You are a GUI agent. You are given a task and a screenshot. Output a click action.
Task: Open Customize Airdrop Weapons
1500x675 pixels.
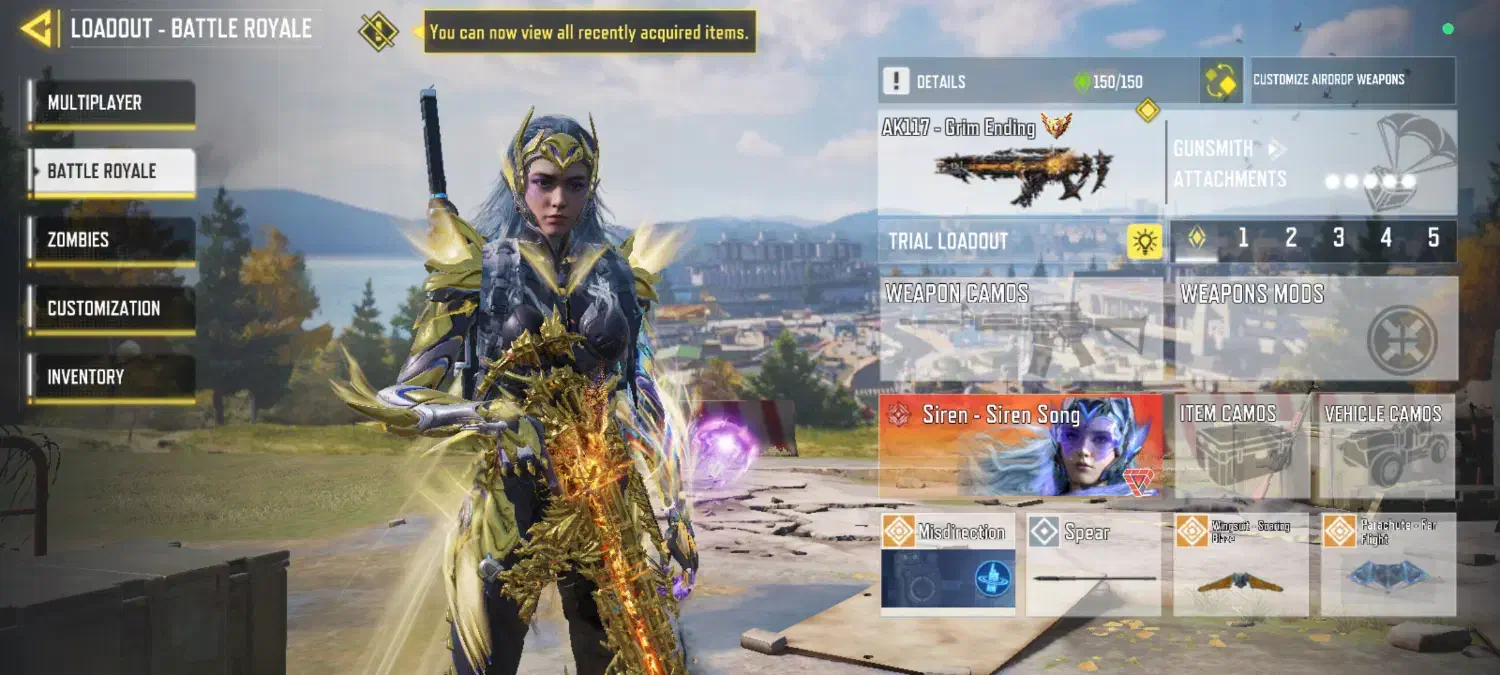point(1353,80)
